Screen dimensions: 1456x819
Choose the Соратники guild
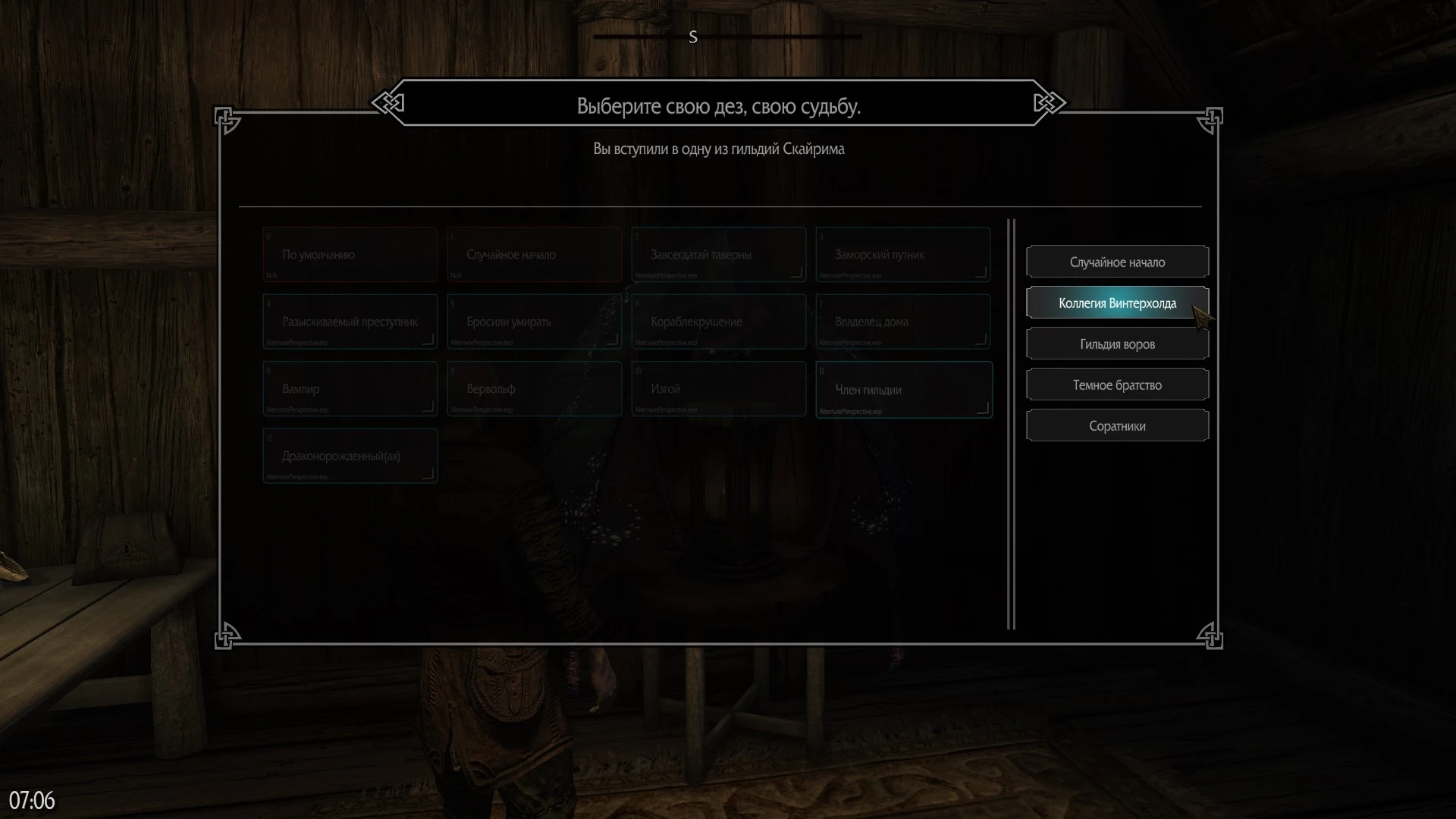point(1117,426)
